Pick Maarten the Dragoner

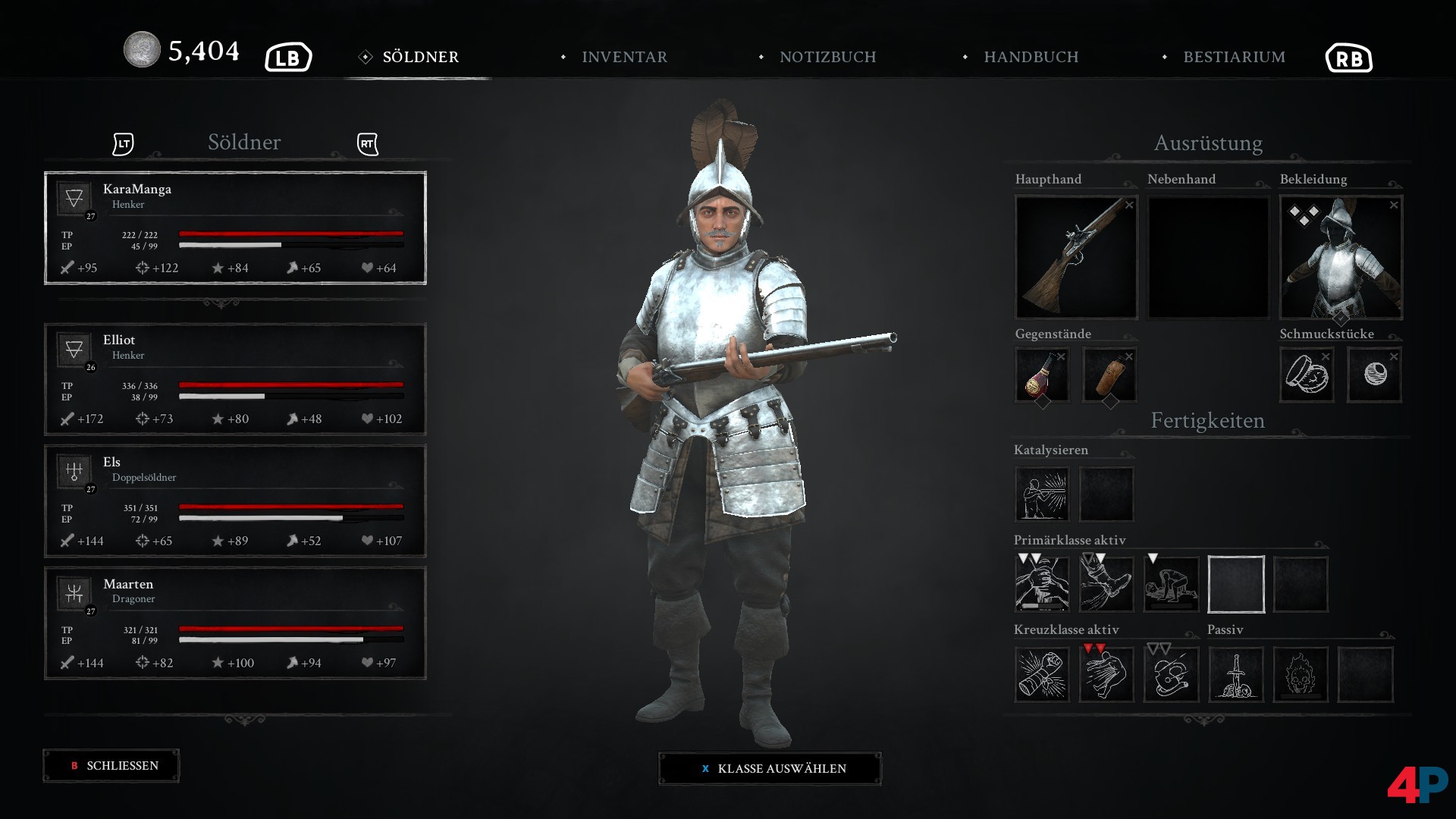pos(235,623)
